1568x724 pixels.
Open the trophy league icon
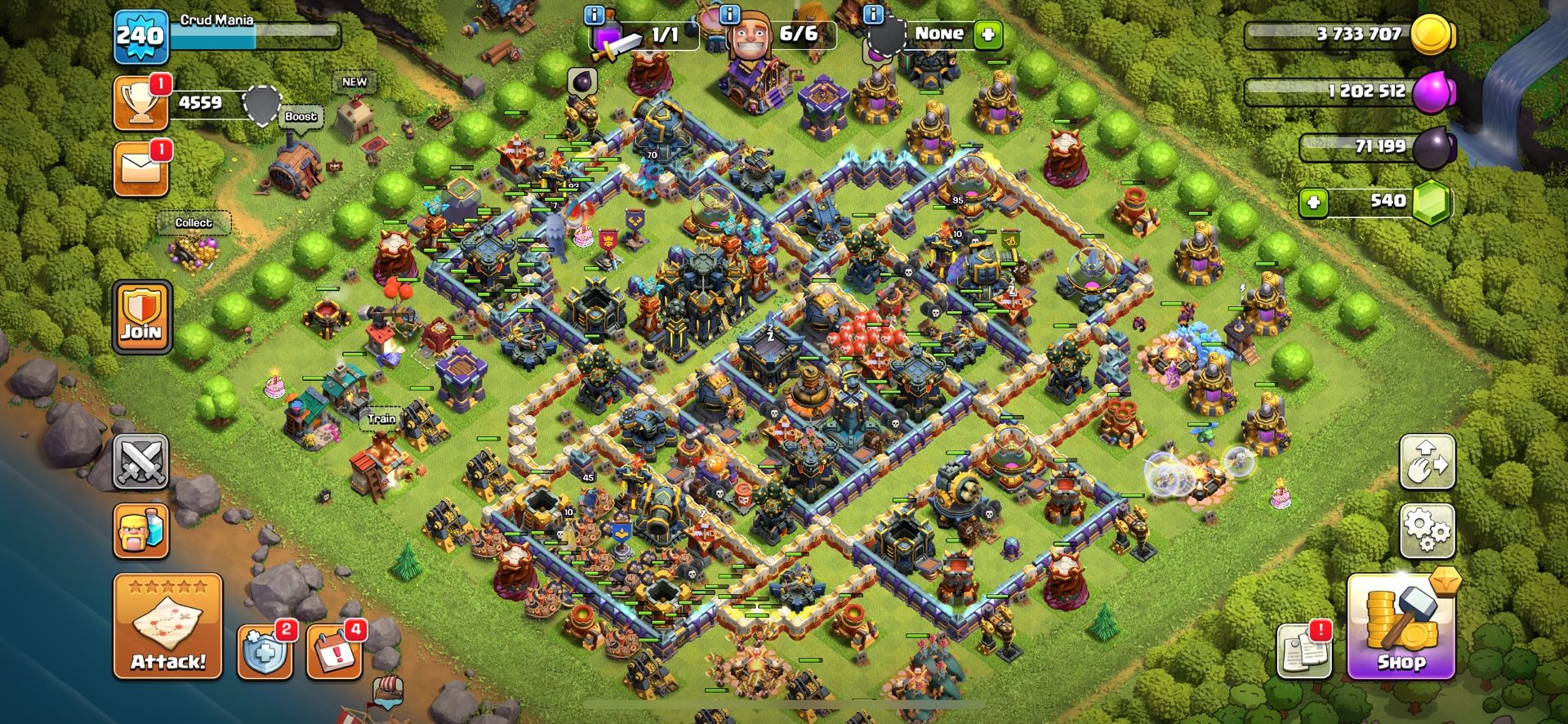click(x=141, y=103)
